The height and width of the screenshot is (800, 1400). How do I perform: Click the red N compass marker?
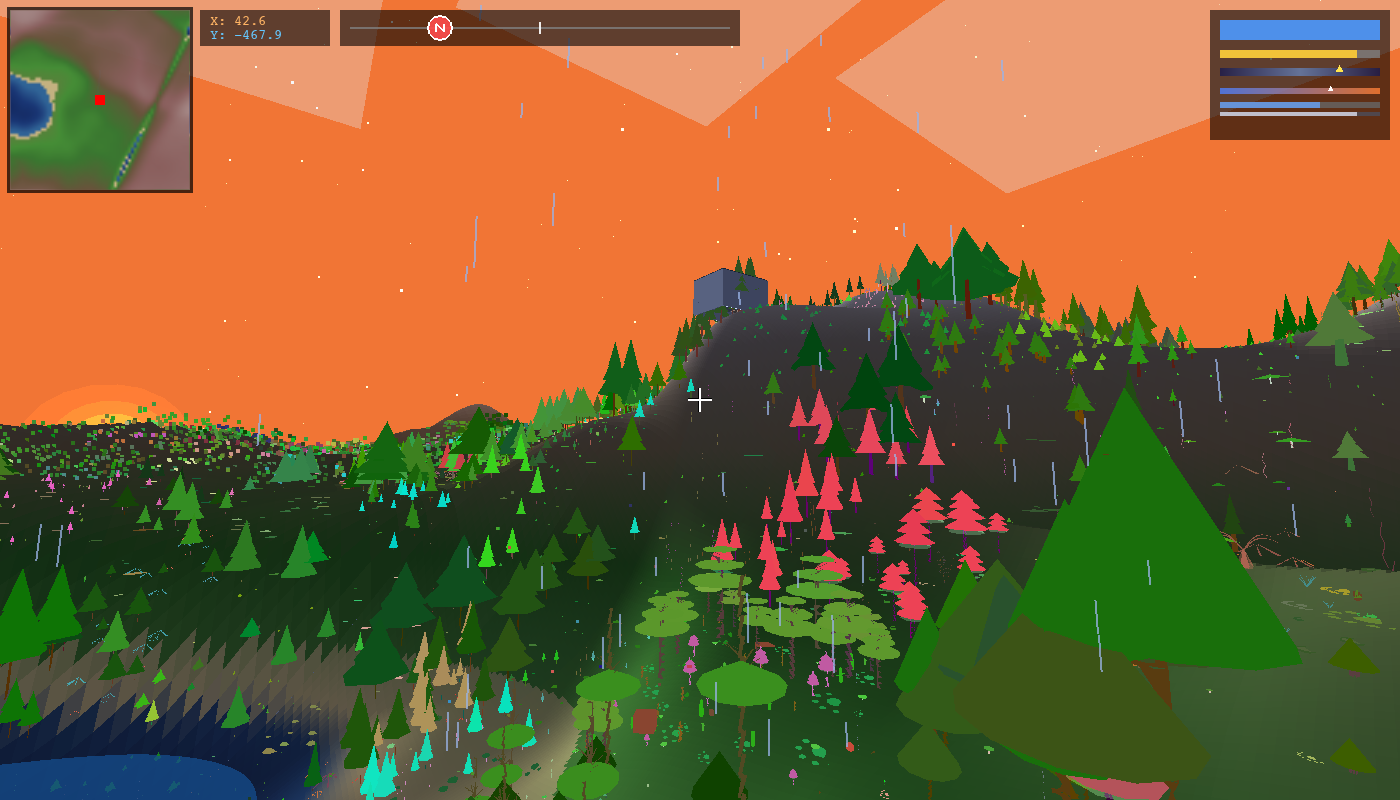click(440, 28)
